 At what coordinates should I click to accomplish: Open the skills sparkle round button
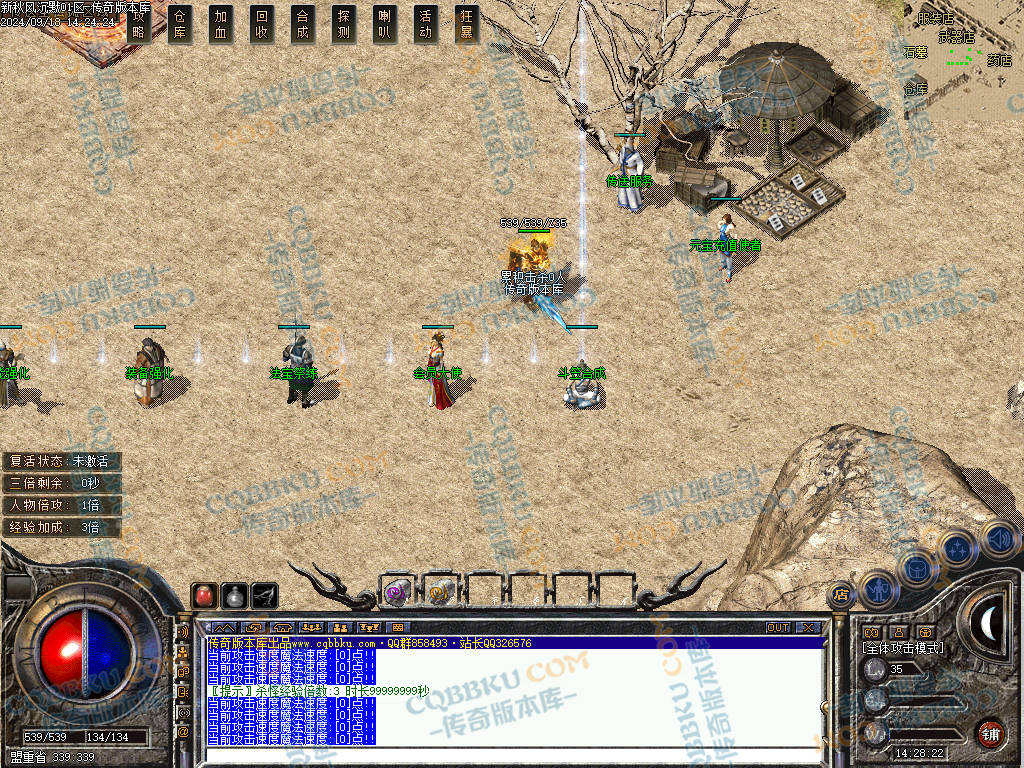coord(957,548)
